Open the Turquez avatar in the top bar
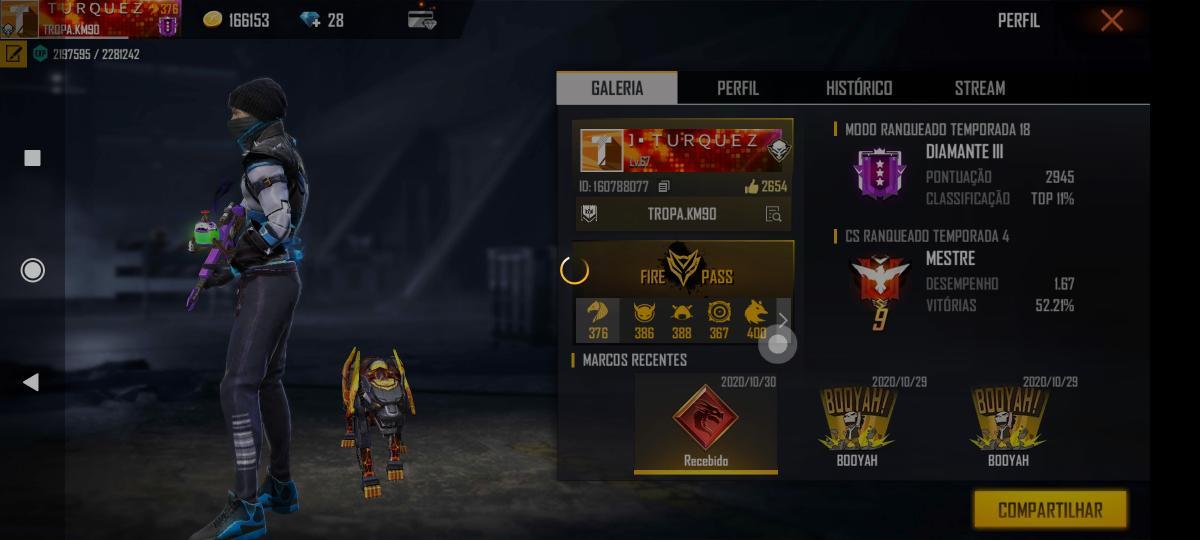 coord(20,19)
